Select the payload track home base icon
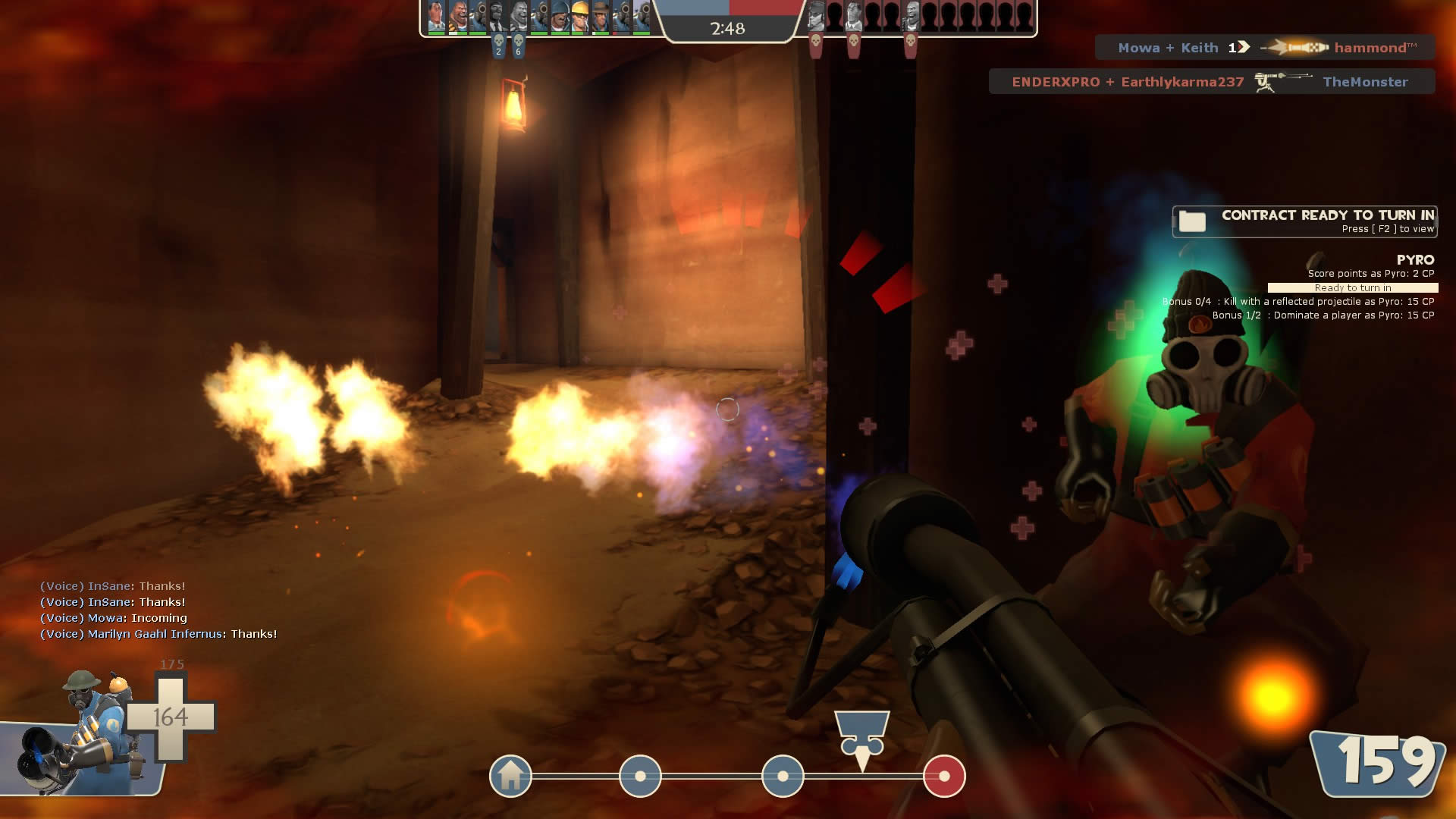 pyautogui.click(x=510, y=776)
